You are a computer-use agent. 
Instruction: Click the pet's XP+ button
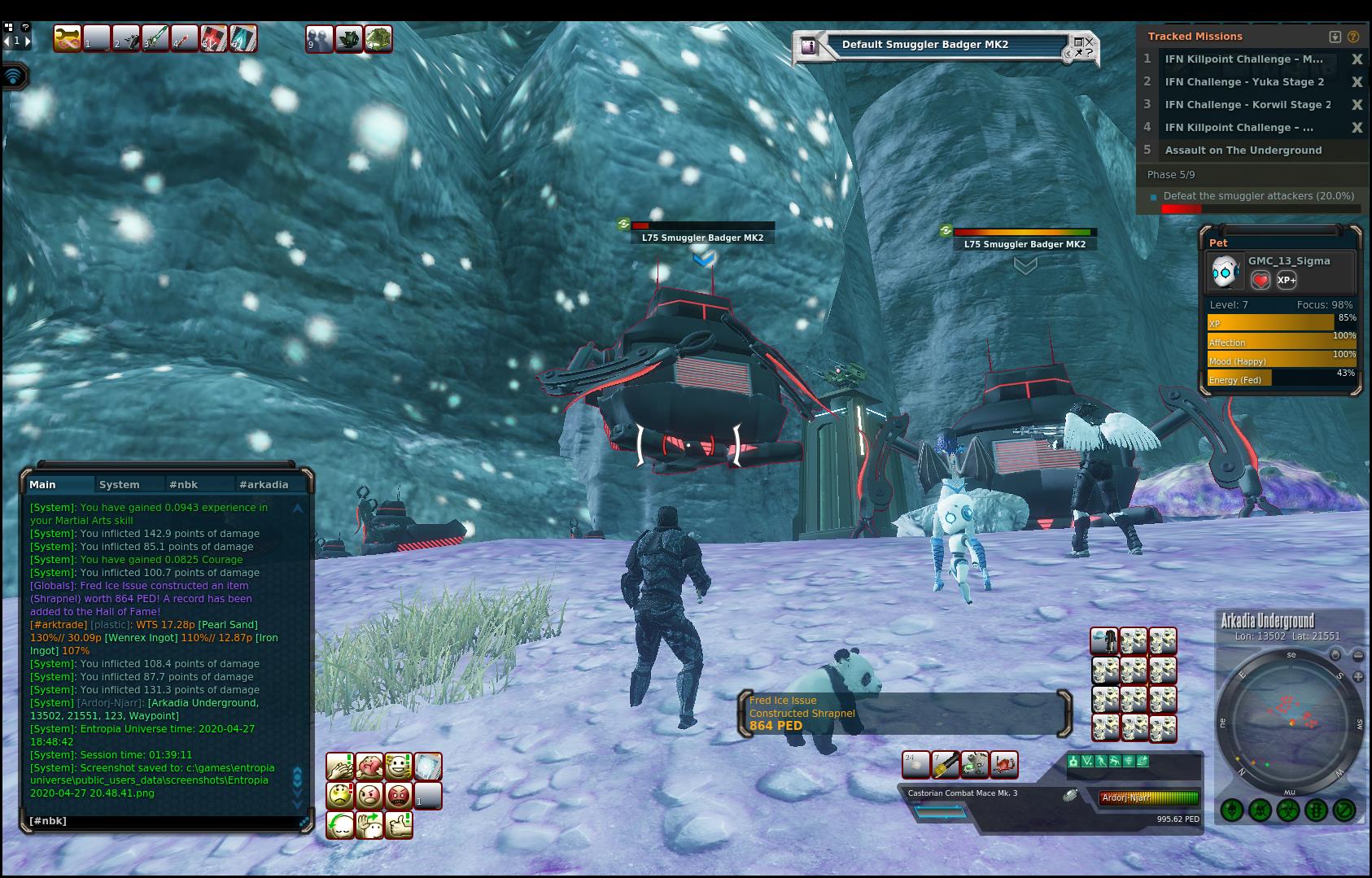1287,280
